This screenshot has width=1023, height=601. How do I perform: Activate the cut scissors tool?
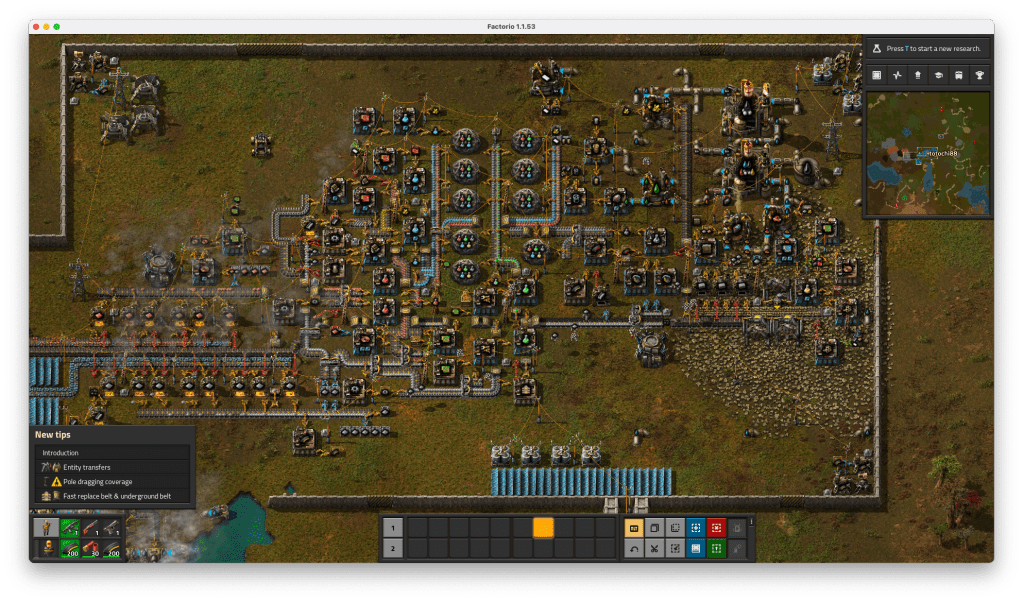654,548
